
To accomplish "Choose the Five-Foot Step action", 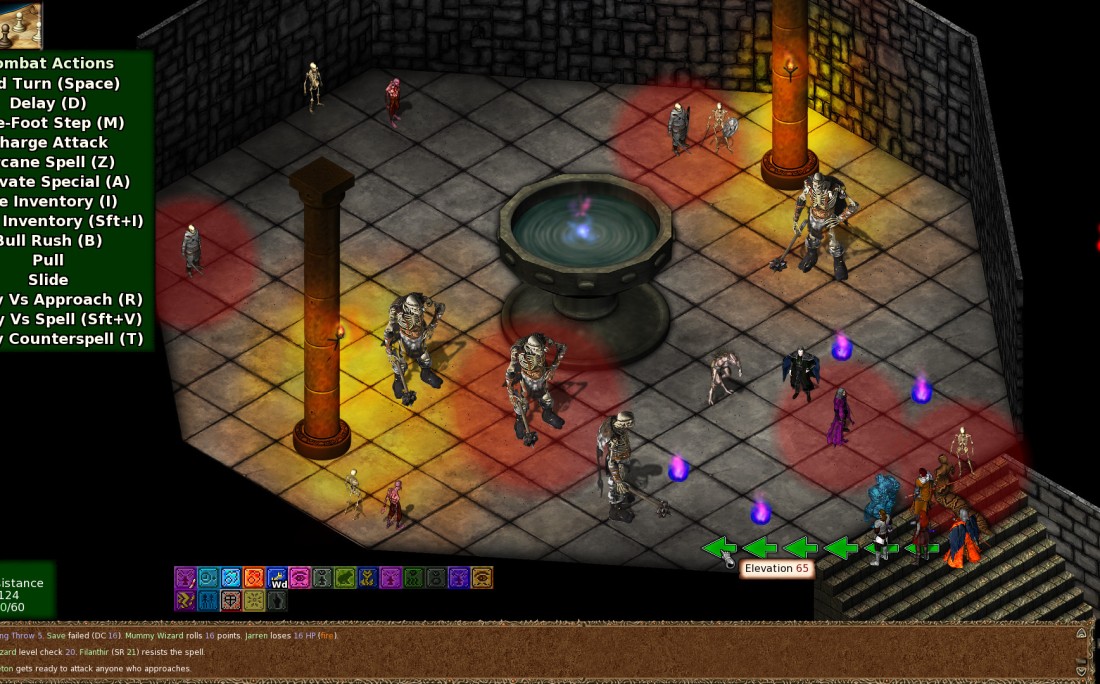I will tap(62, 123).
